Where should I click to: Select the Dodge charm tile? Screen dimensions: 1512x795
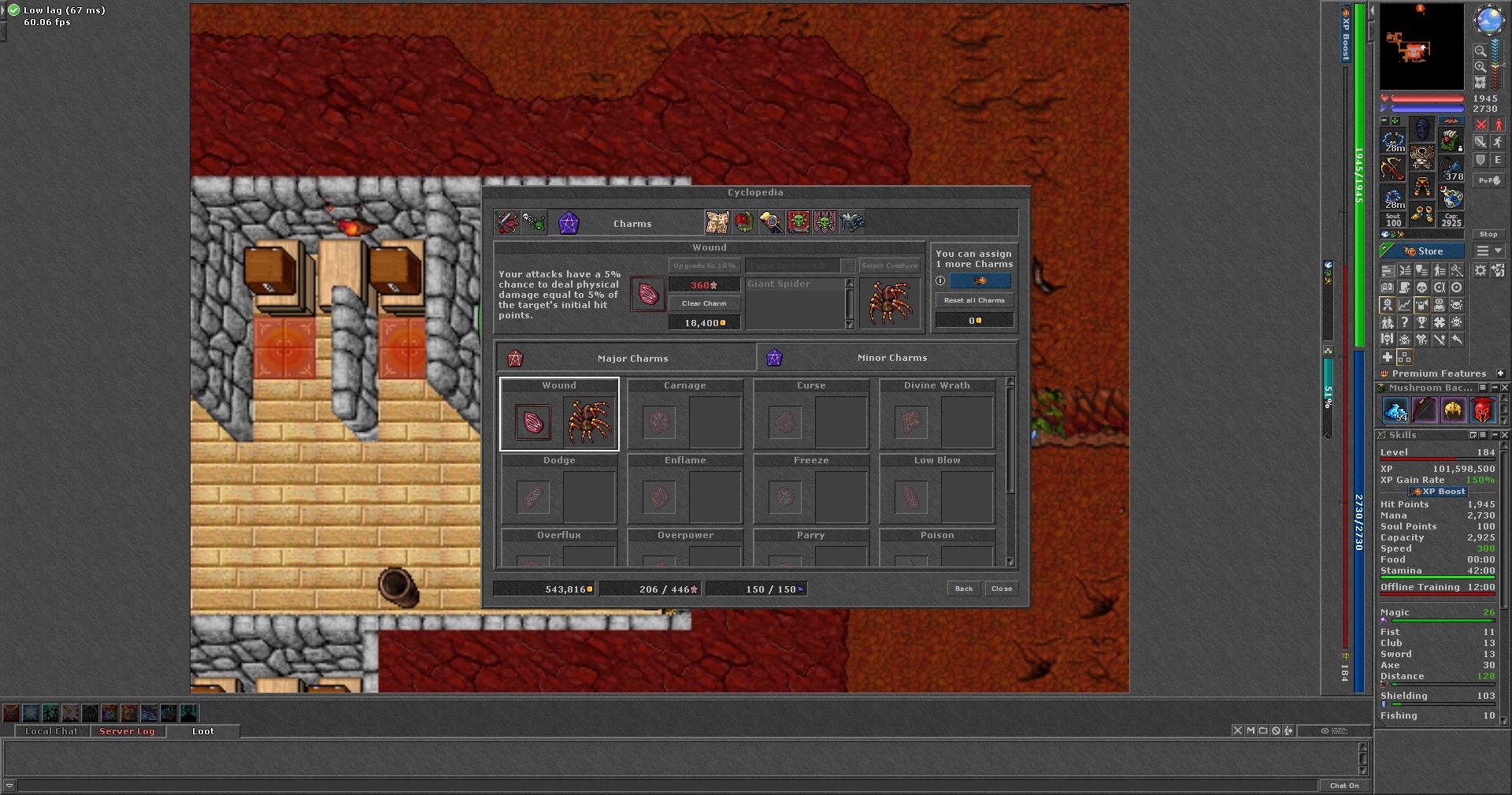click(559, 489)
